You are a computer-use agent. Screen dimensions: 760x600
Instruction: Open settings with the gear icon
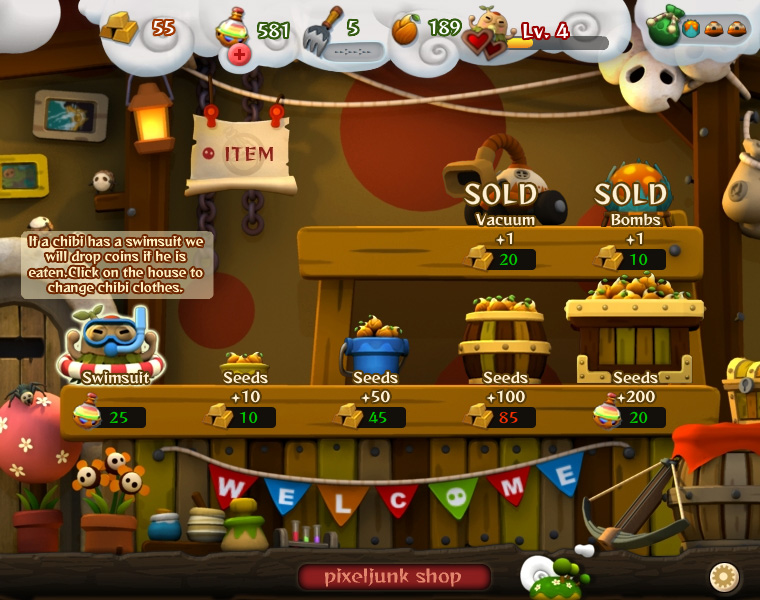723,577
